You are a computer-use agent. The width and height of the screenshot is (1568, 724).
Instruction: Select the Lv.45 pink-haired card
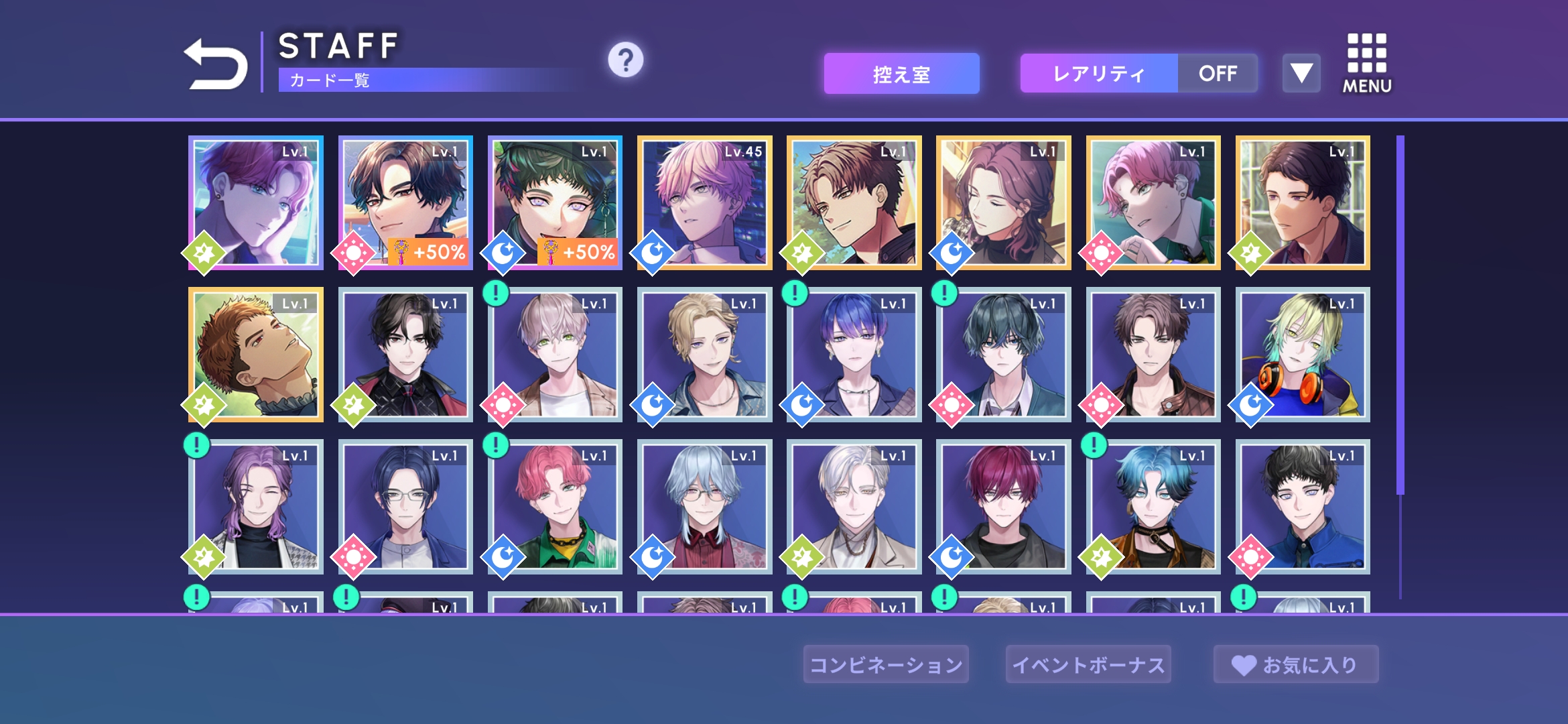click(704, 202)
